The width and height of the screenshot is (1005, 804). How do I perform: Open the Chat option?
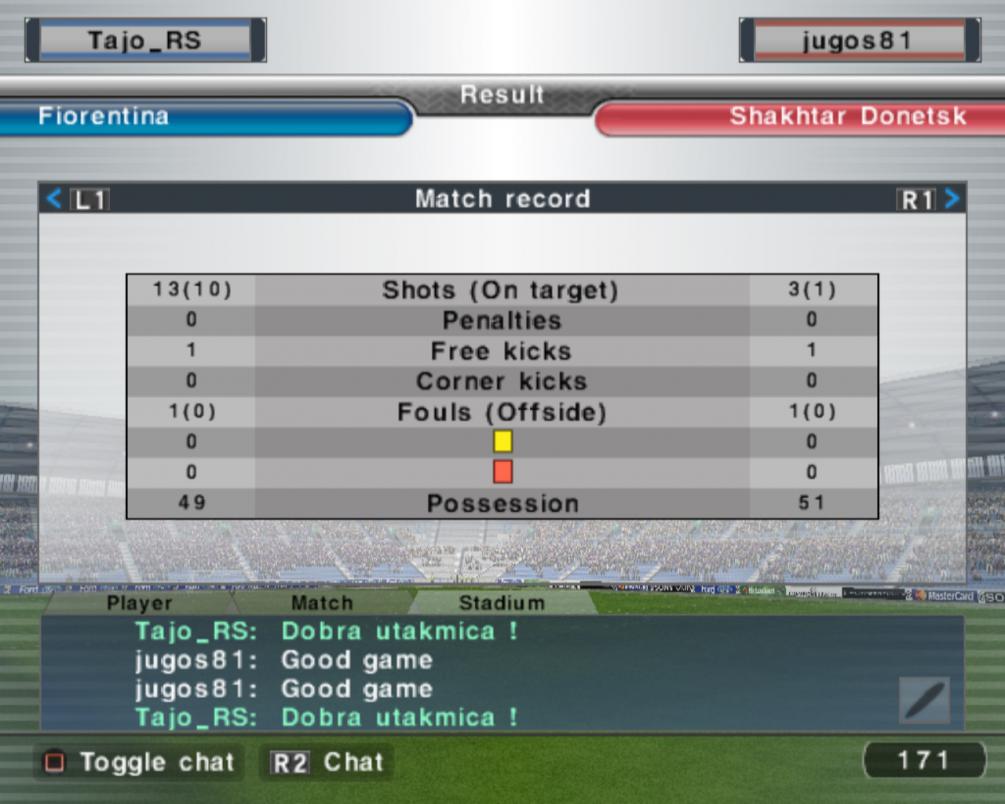327,762
